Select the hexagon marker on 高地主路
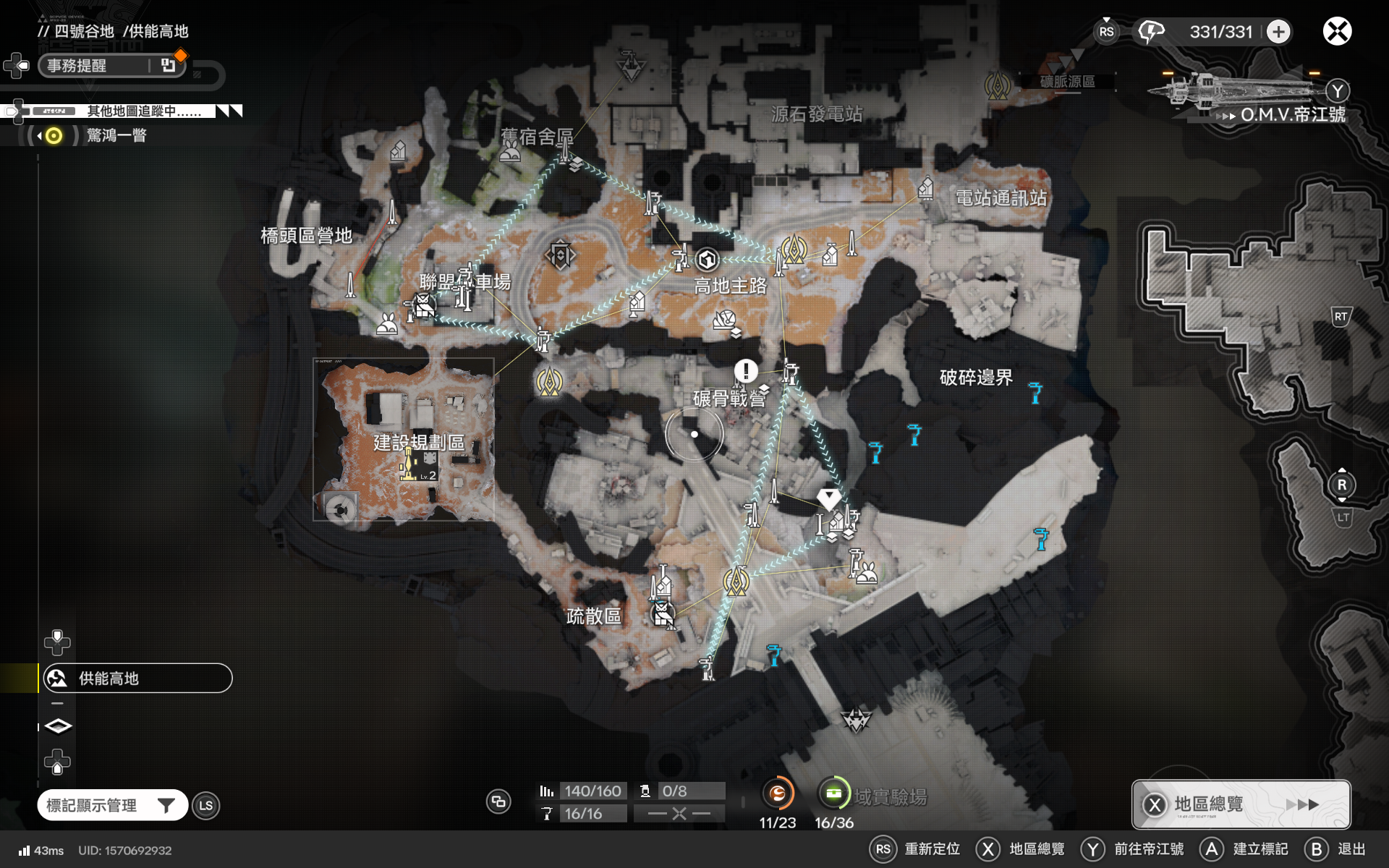Image resolution: width=1389 pixels, height=868 pixels. point(707,259)
